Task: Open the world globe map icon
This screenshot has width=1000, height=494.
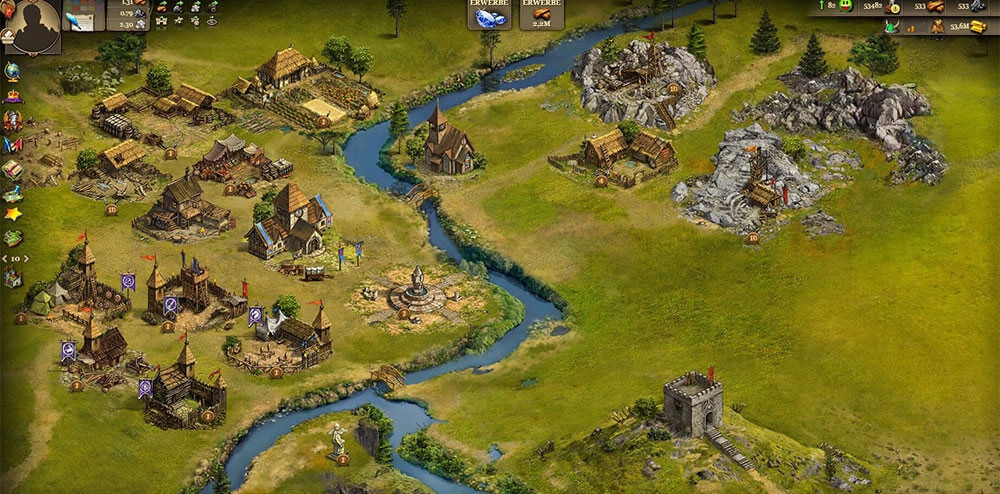Action: point(12,70)
